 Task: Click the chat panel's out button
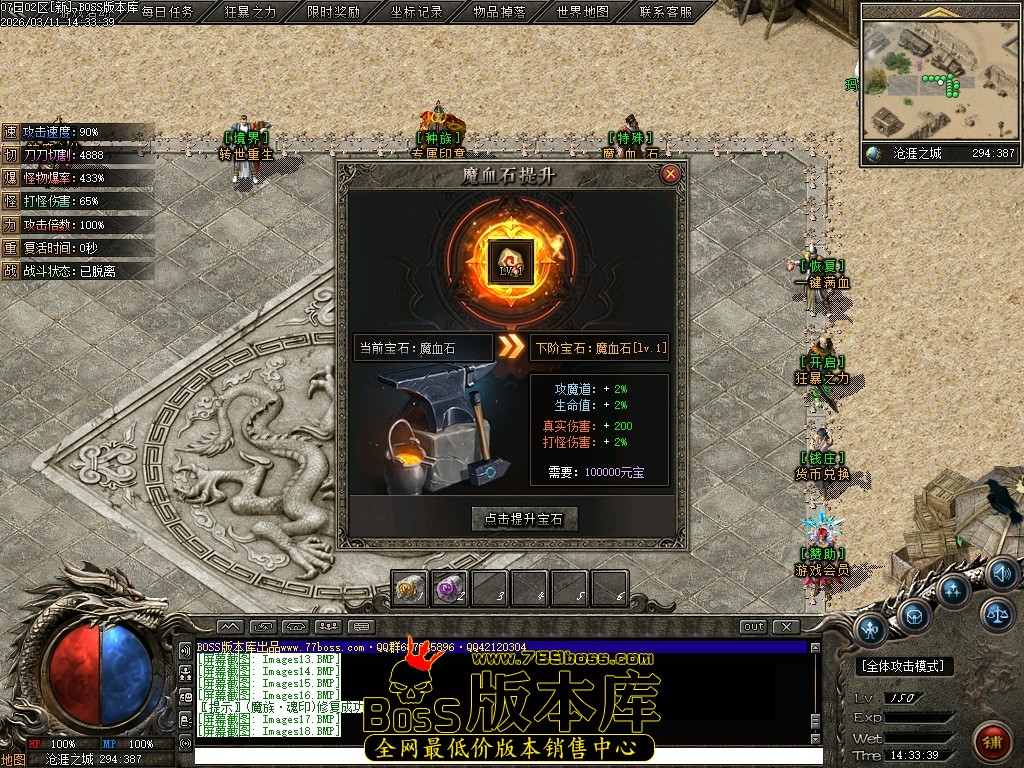754,627
